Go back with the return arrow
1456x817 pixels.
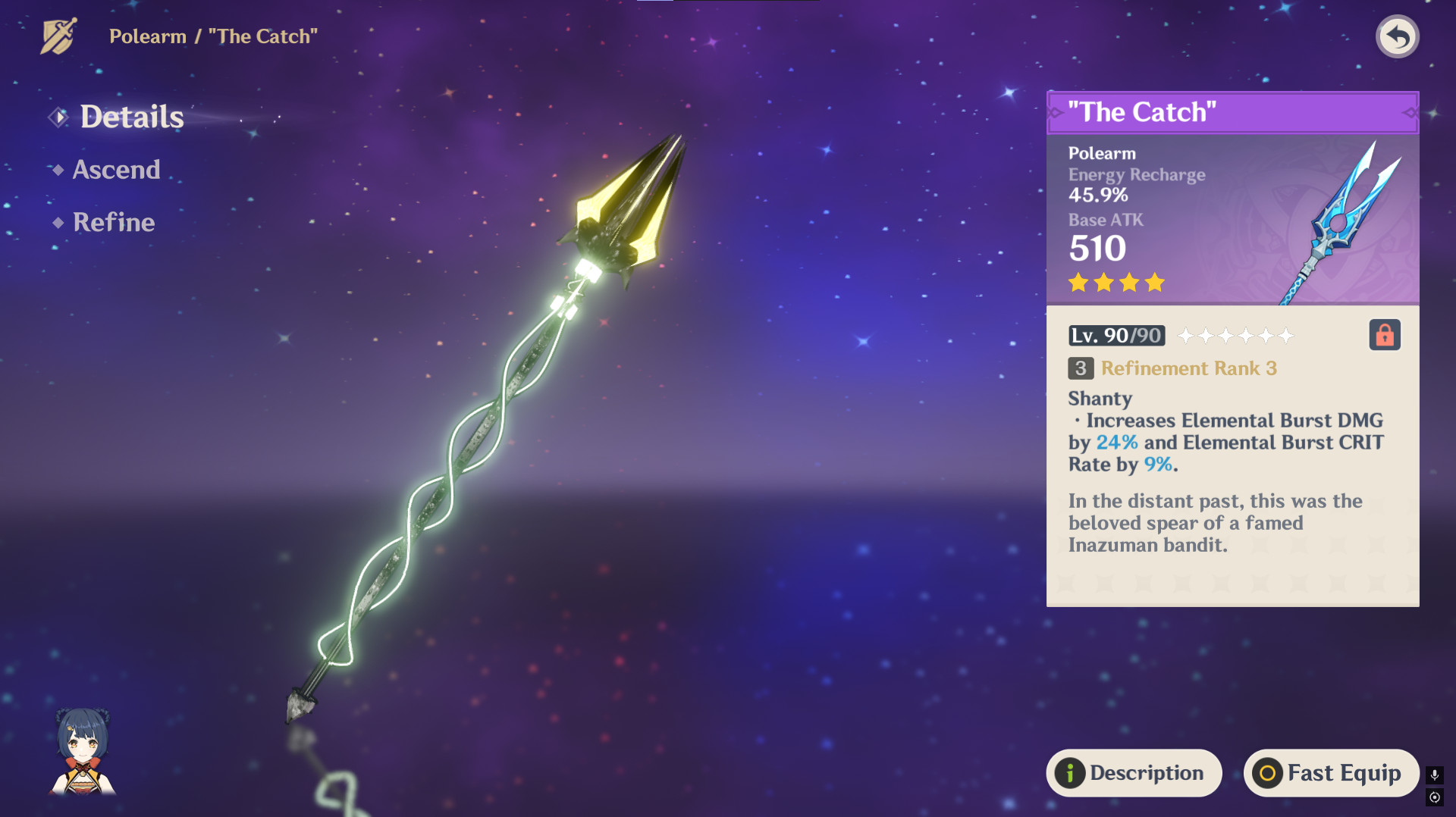[1397, 36]
